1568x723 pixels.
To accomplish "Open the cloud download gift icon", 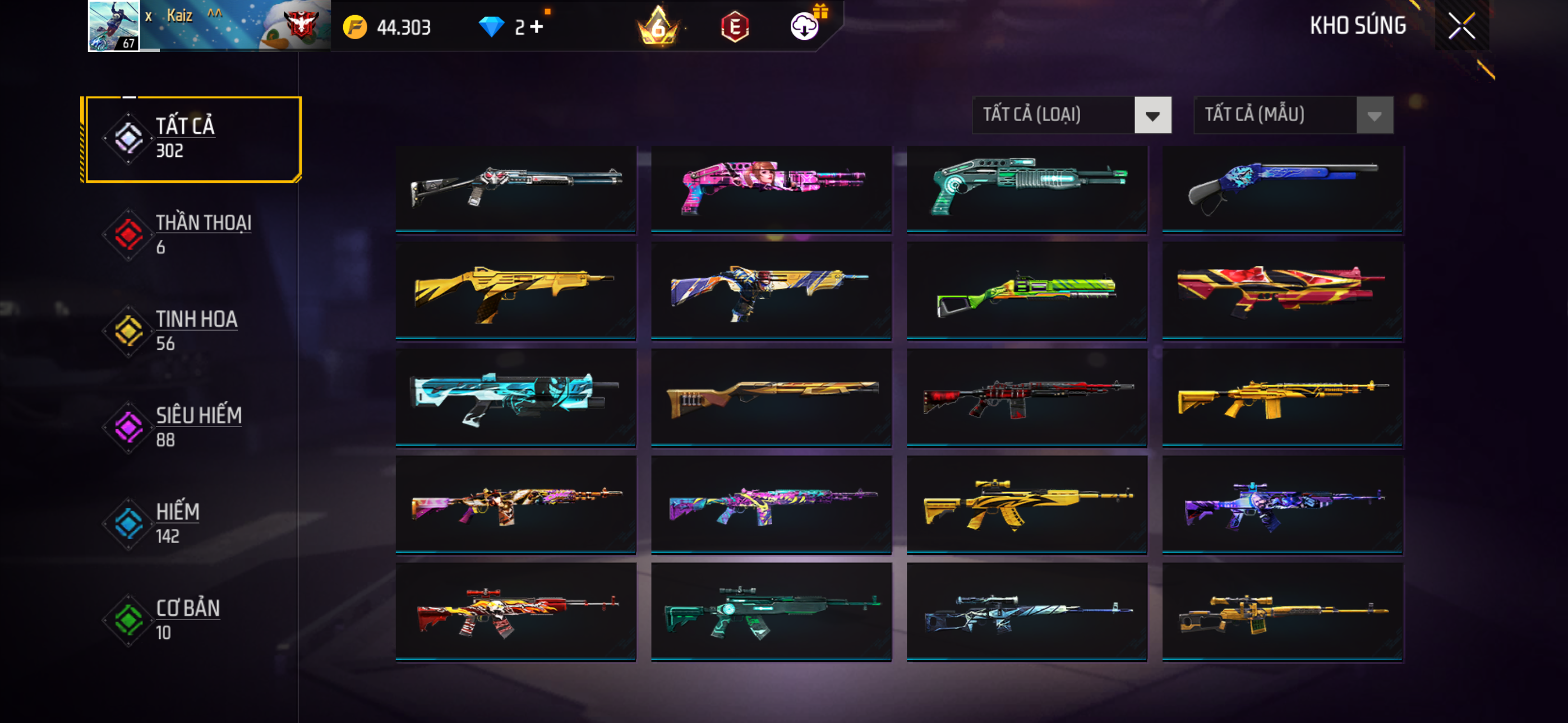I will pos(805,26).
